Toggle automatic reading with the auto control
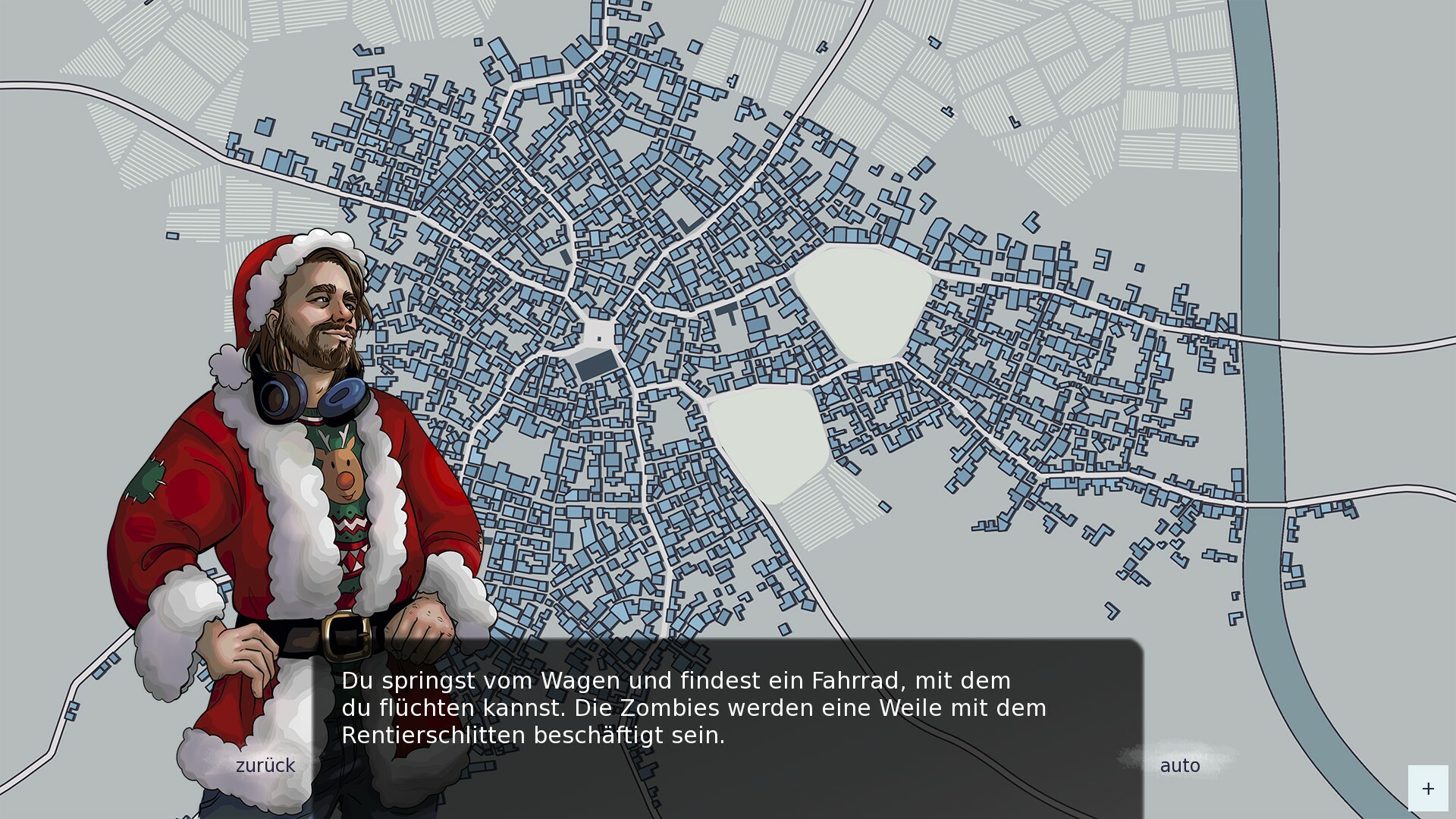Image resolution: width=1456 pixels, height=819 pixels. click(1179, 766)
